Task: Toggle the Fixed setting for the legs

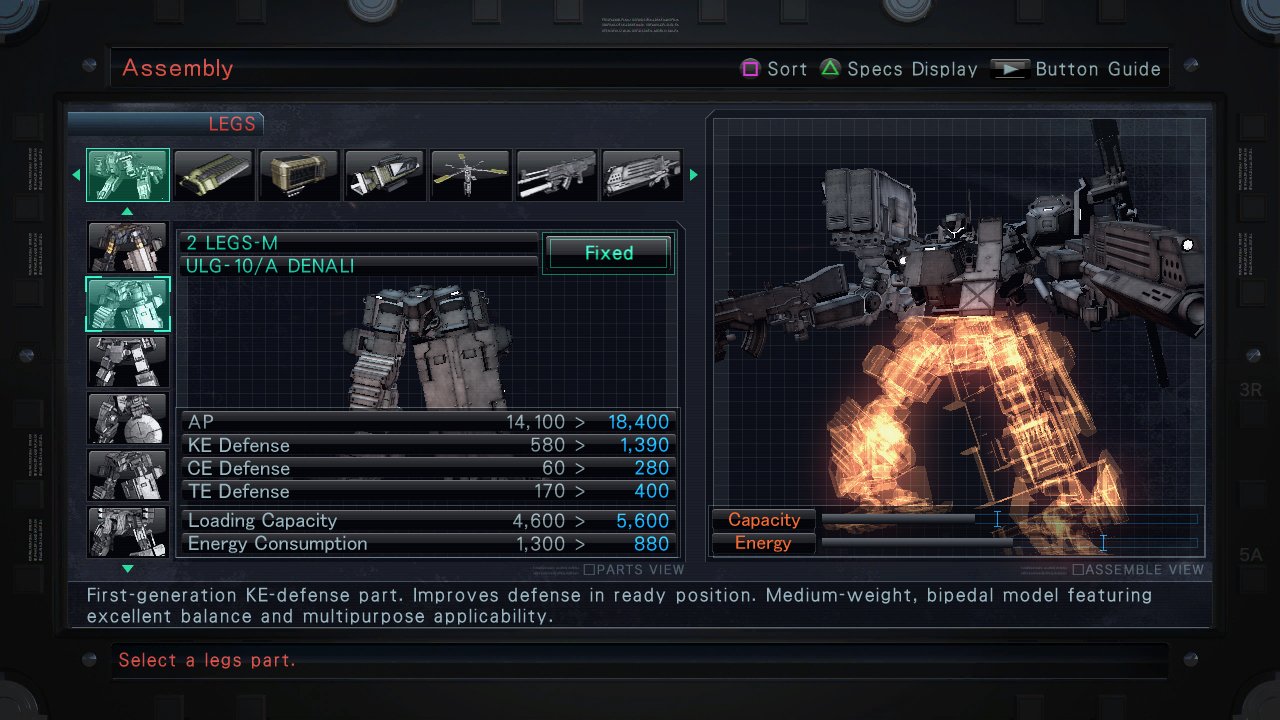Action: tap(608, 252)
